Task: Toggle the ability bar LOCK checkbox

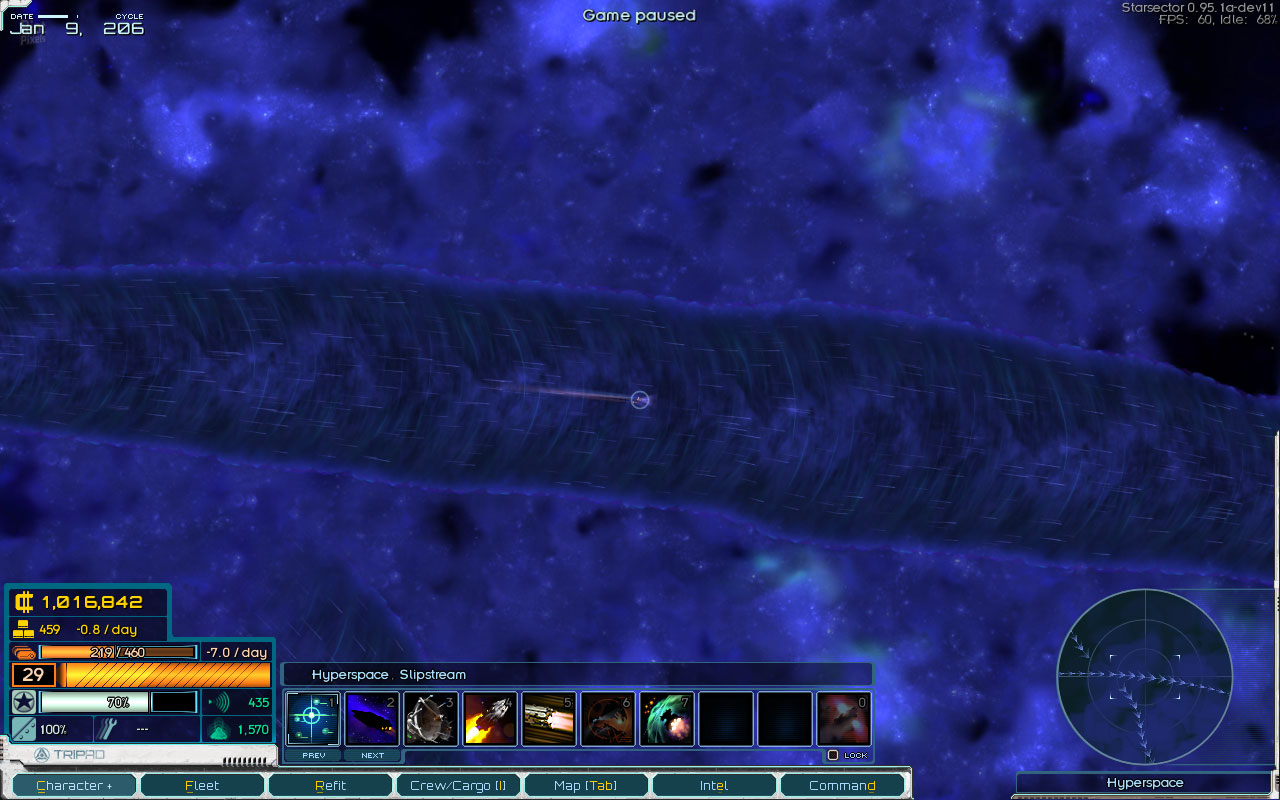Action: 833,755
